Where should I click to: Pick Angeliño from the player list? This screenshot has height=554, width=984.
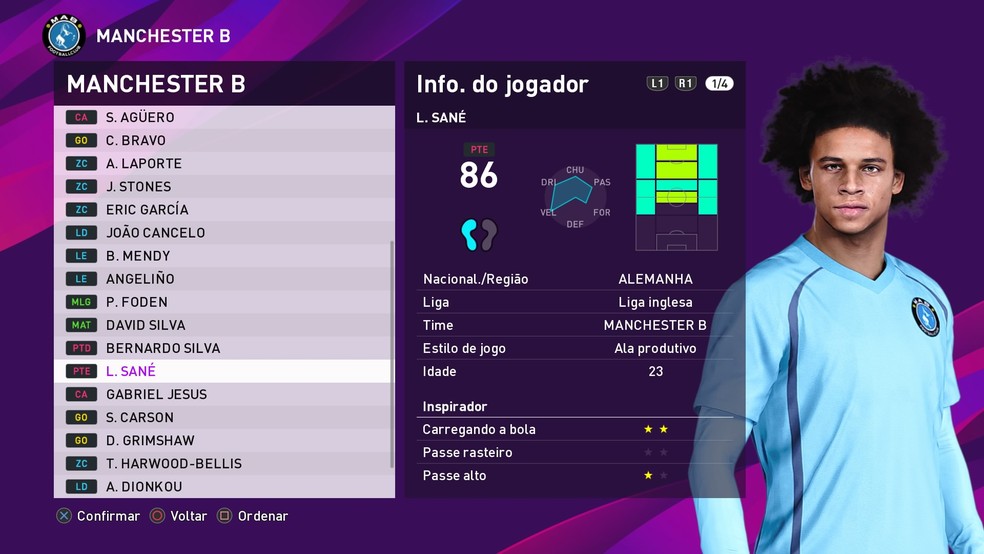coord(224,278)
